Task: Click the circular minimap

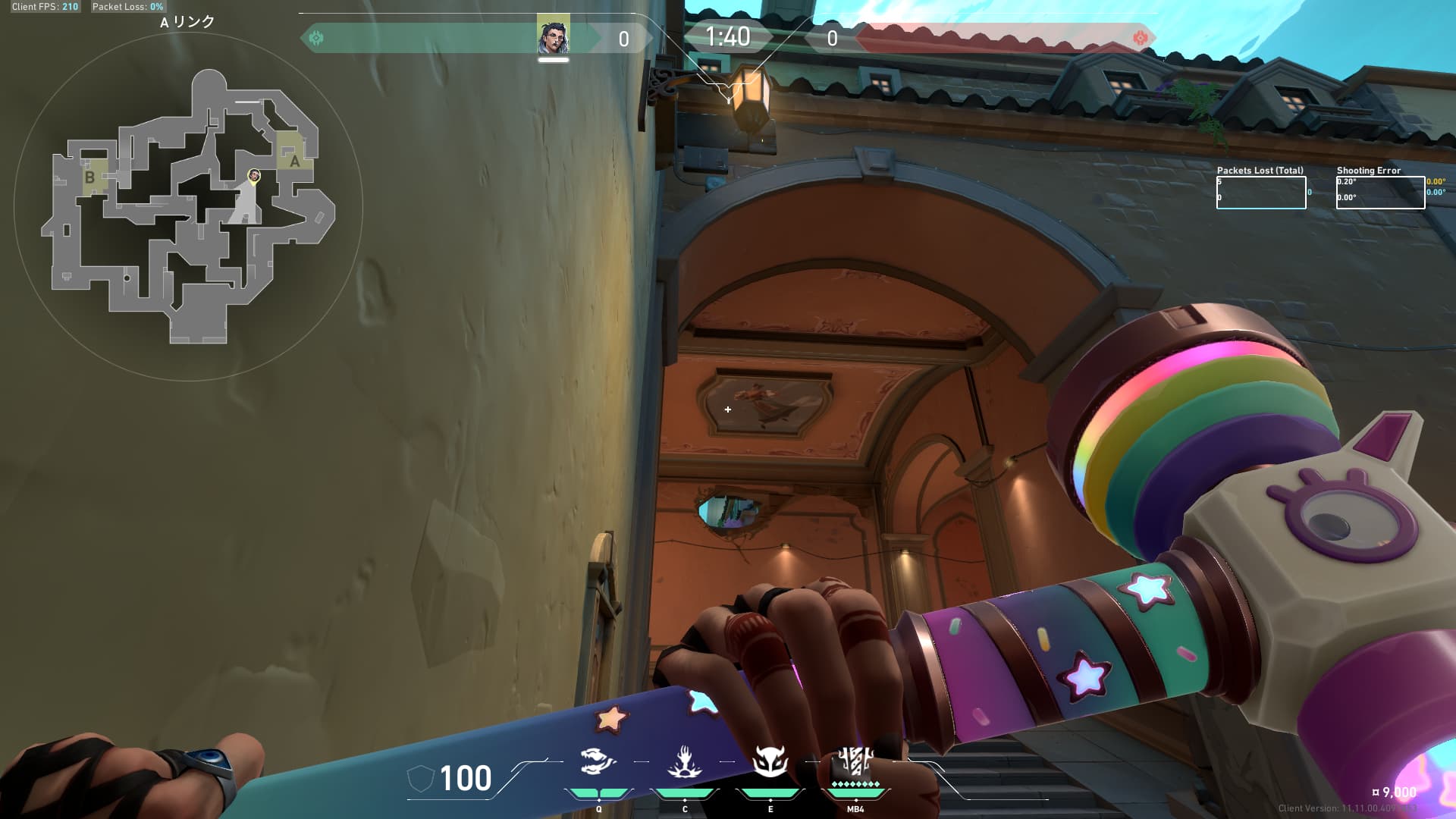Action: 188,206
